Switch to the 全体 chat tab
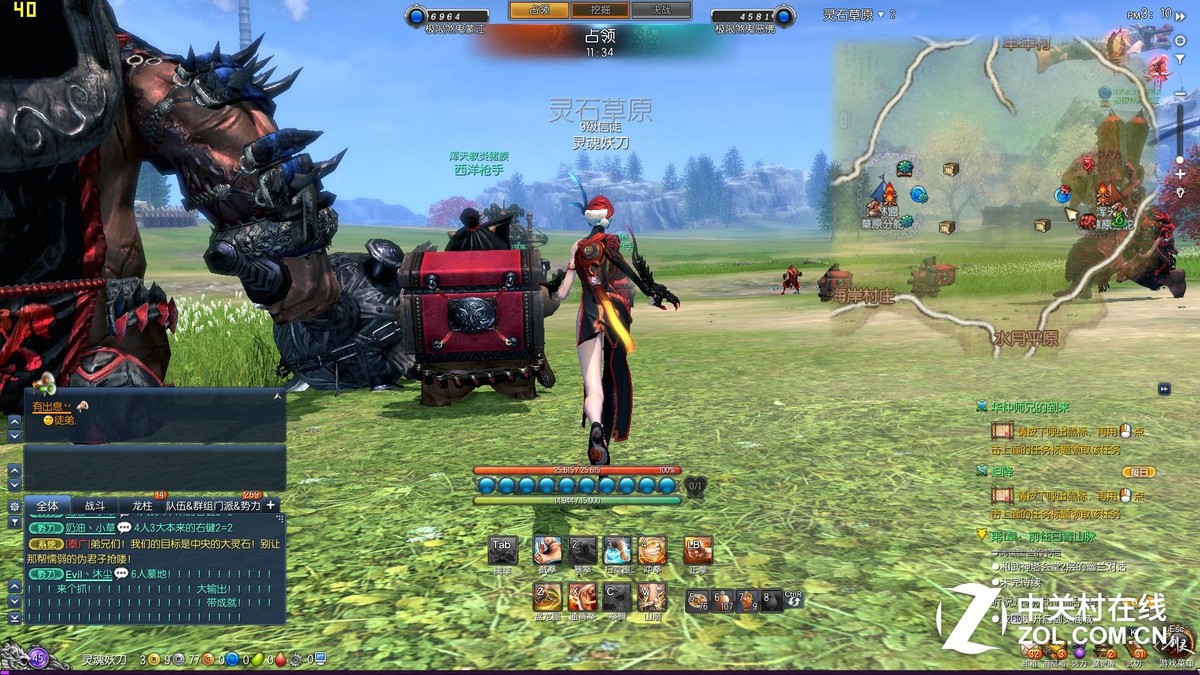 pyautogui.click(x=47, y=506)
